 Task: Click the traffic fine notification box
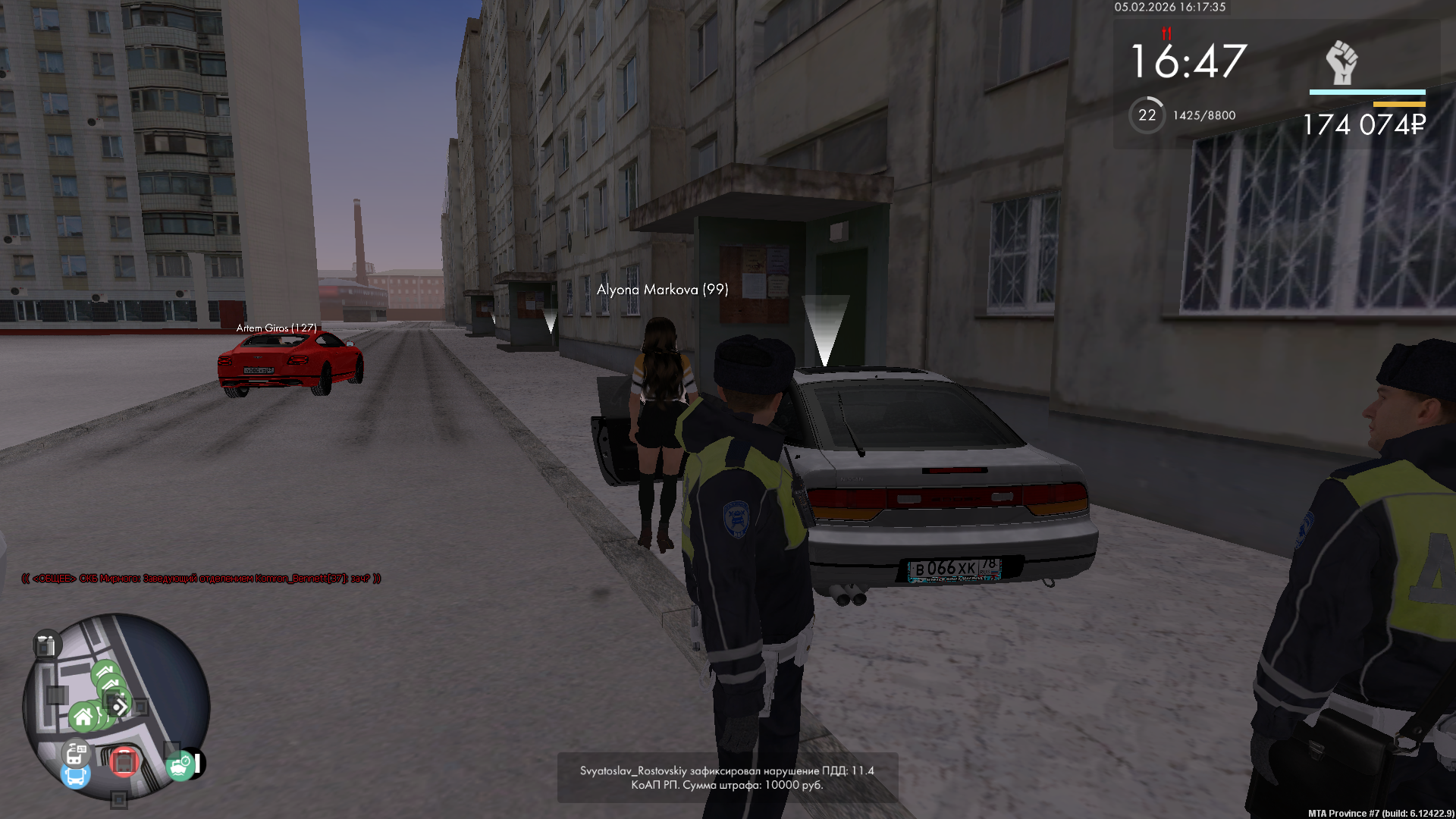click(x=727, y=777)
